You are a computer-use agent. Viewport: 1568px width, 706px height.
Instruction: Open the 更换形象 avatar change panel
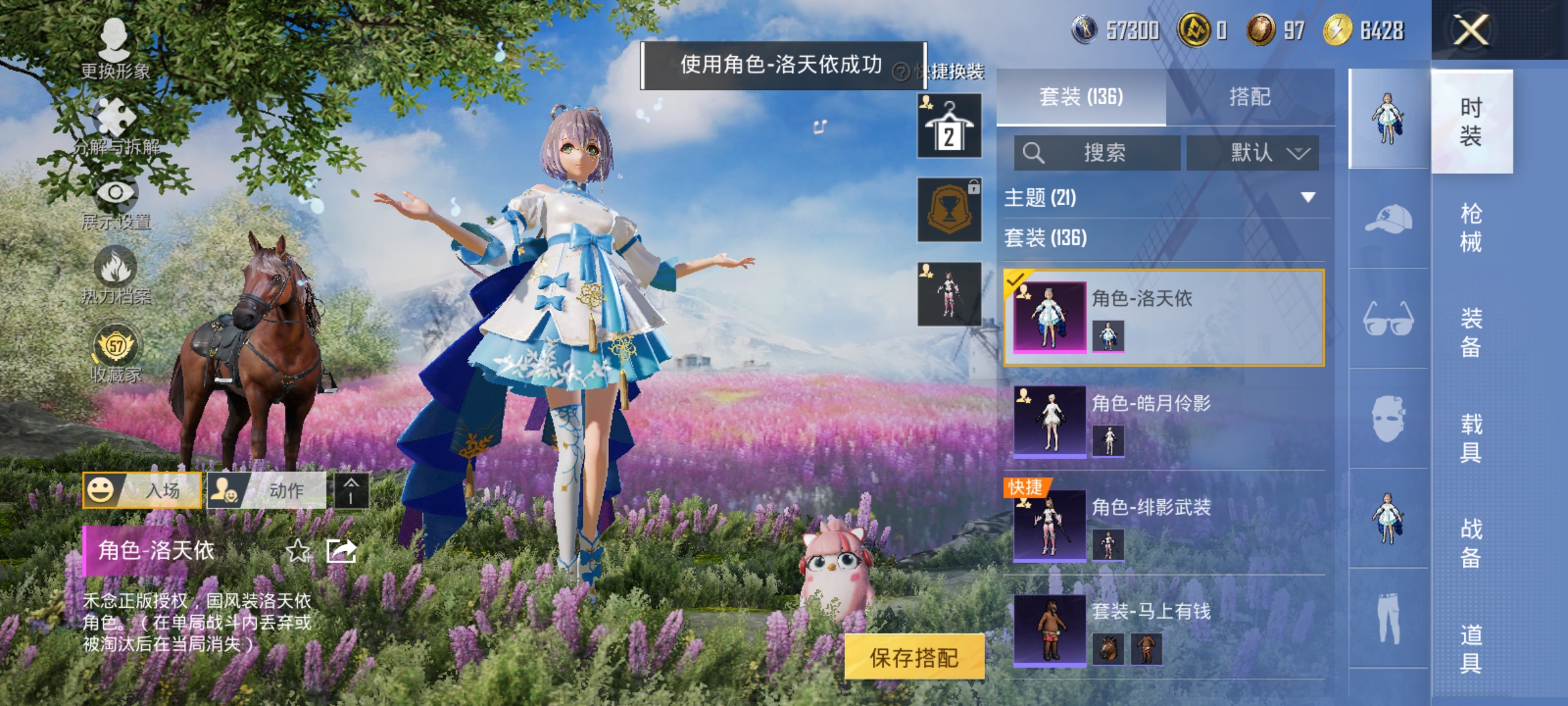click(114, 49)
